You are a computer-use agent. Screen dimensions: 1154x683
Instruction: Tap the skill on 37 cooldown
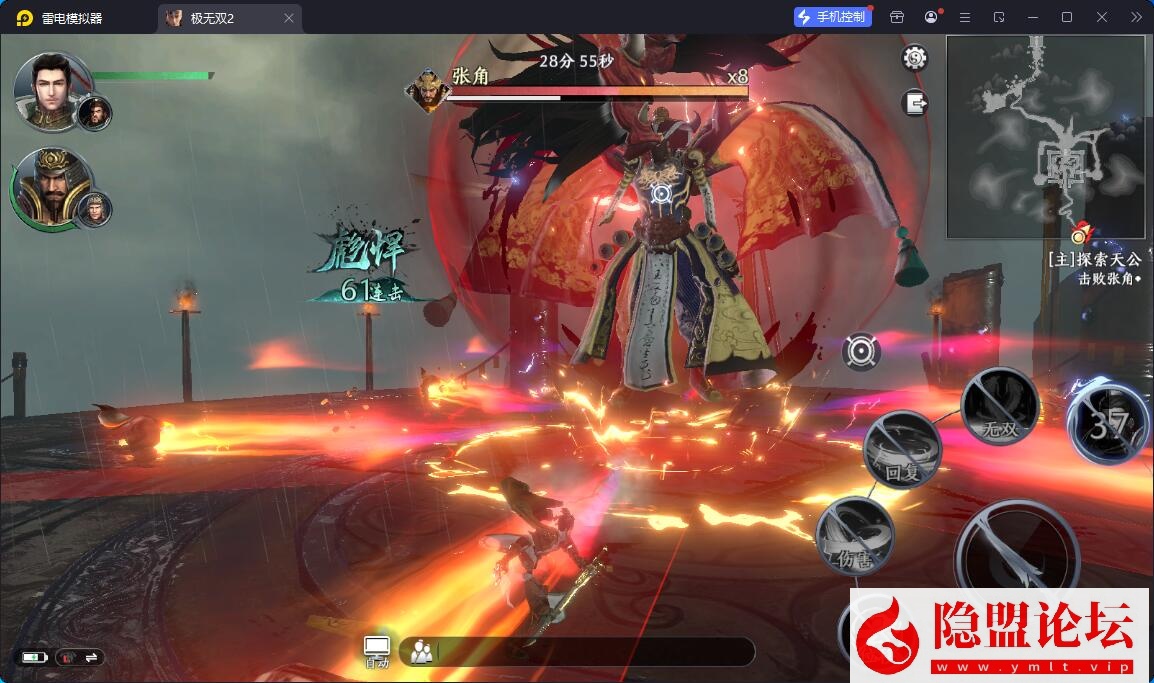tap(1108, 424)
